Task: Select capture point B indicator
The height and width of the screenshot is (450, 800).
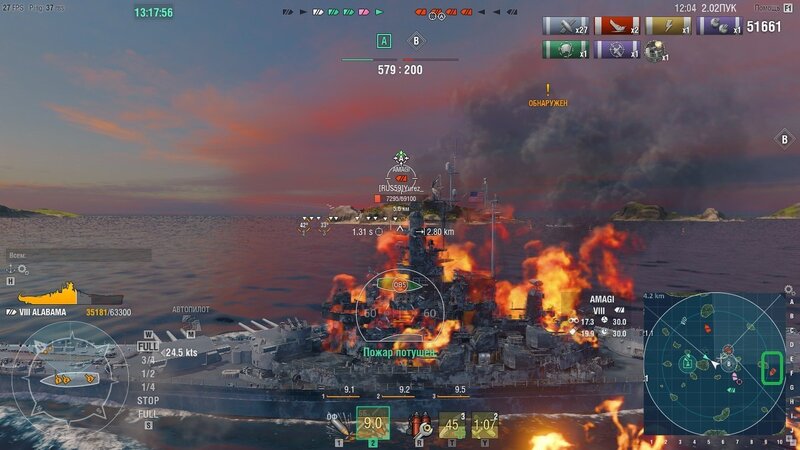Action: 416,41
